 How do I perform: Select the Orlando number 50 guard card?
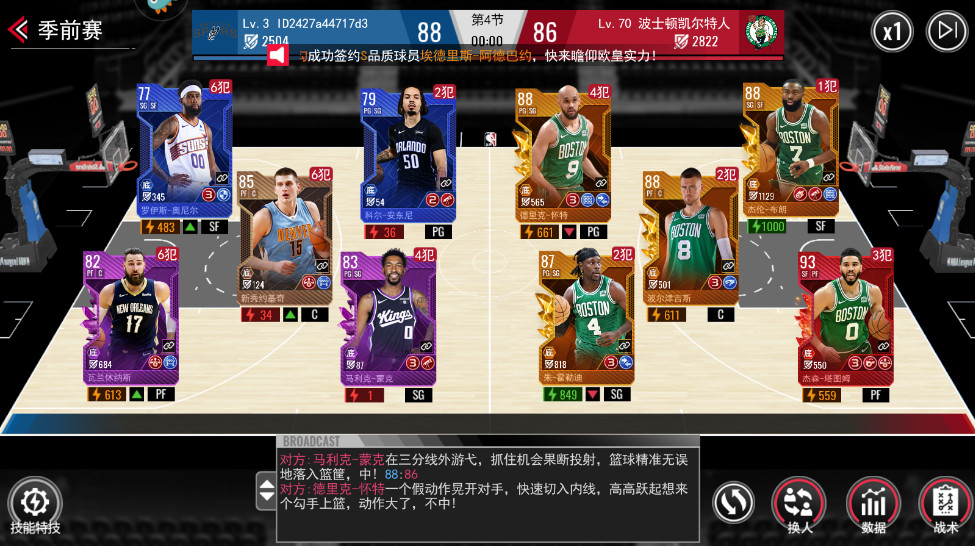408,150
